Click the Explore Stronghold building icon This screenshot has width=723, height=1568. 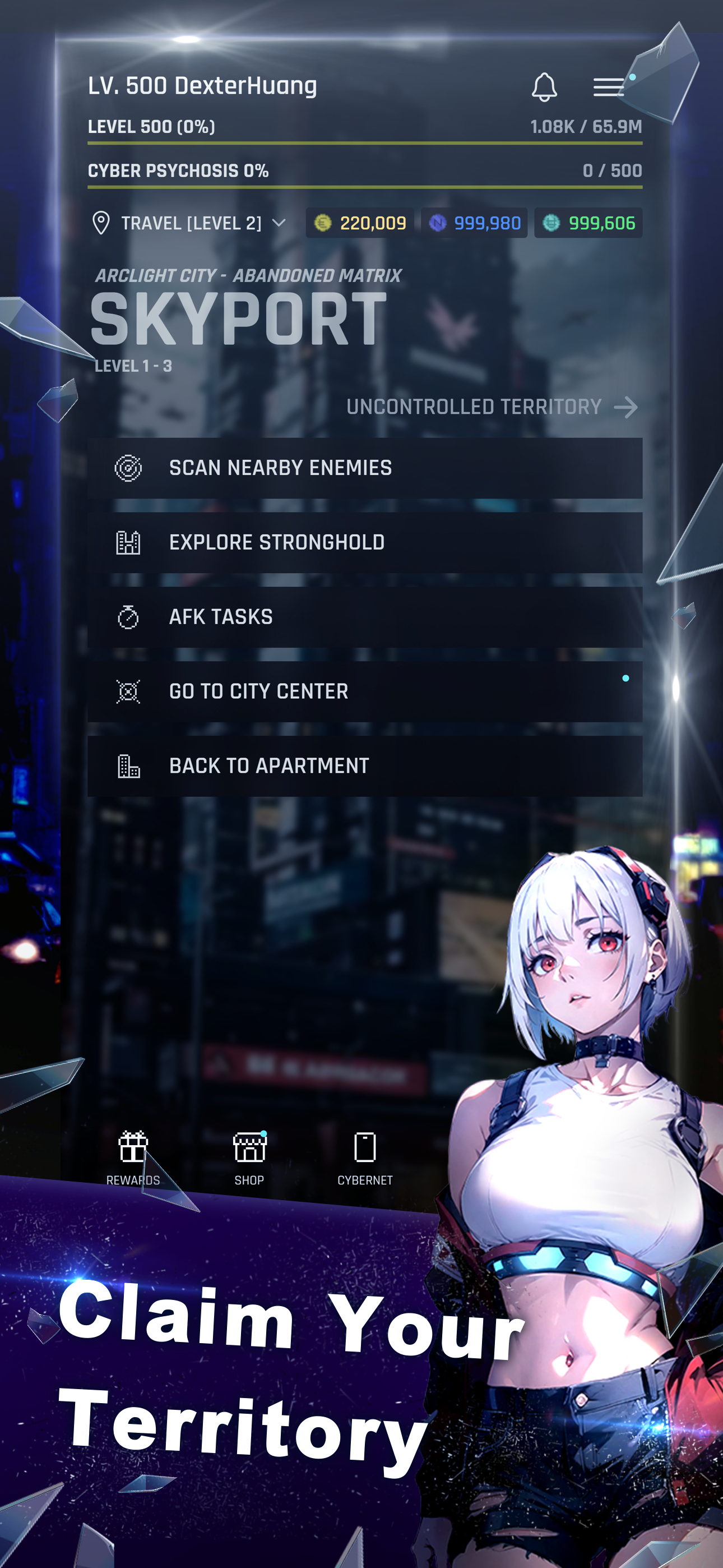pyautogui.click(x=129, y=542)
